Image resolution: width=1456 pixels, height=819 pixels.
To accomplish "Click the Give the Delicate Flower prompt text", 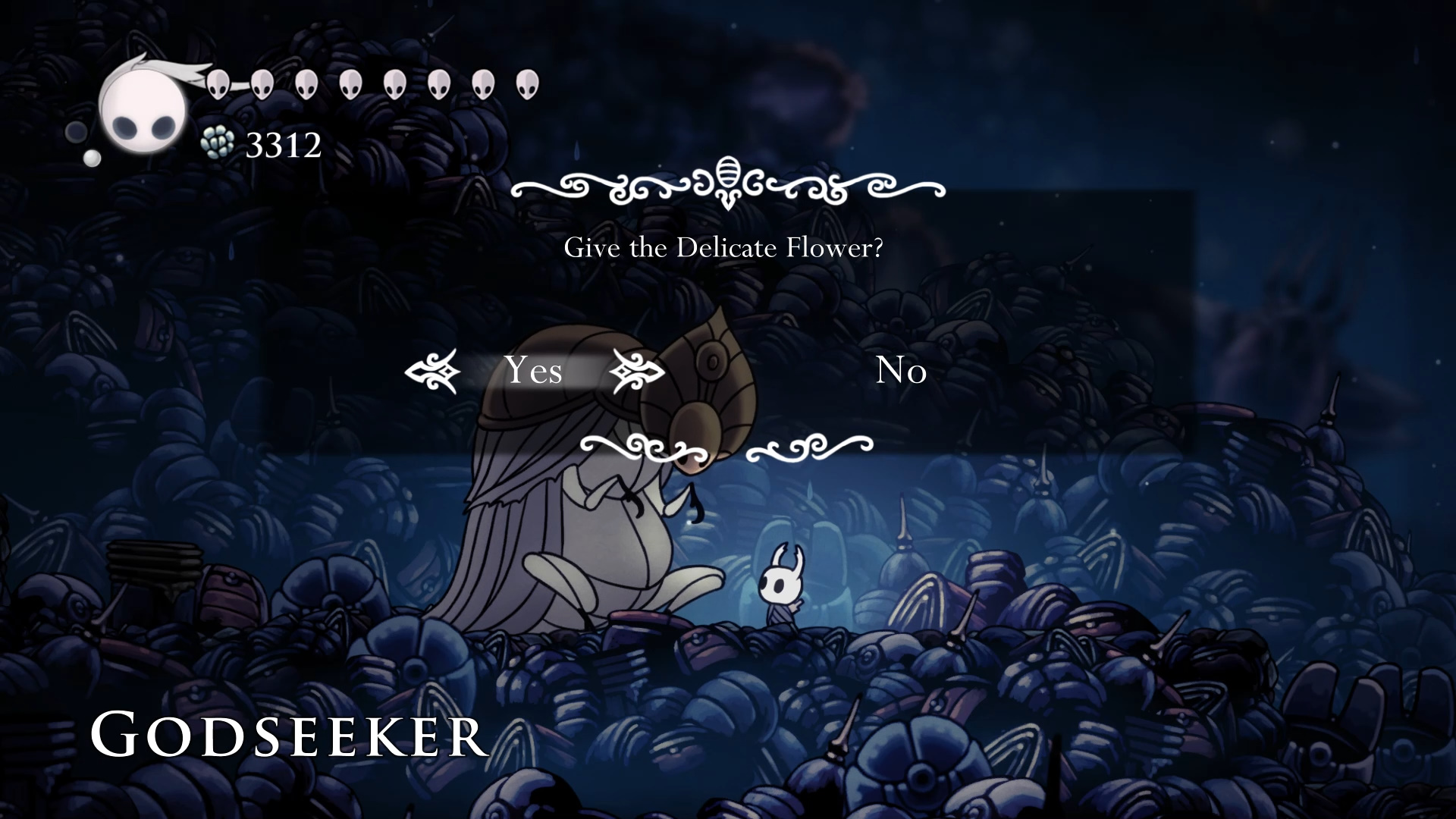I will [x=726, y=246].
